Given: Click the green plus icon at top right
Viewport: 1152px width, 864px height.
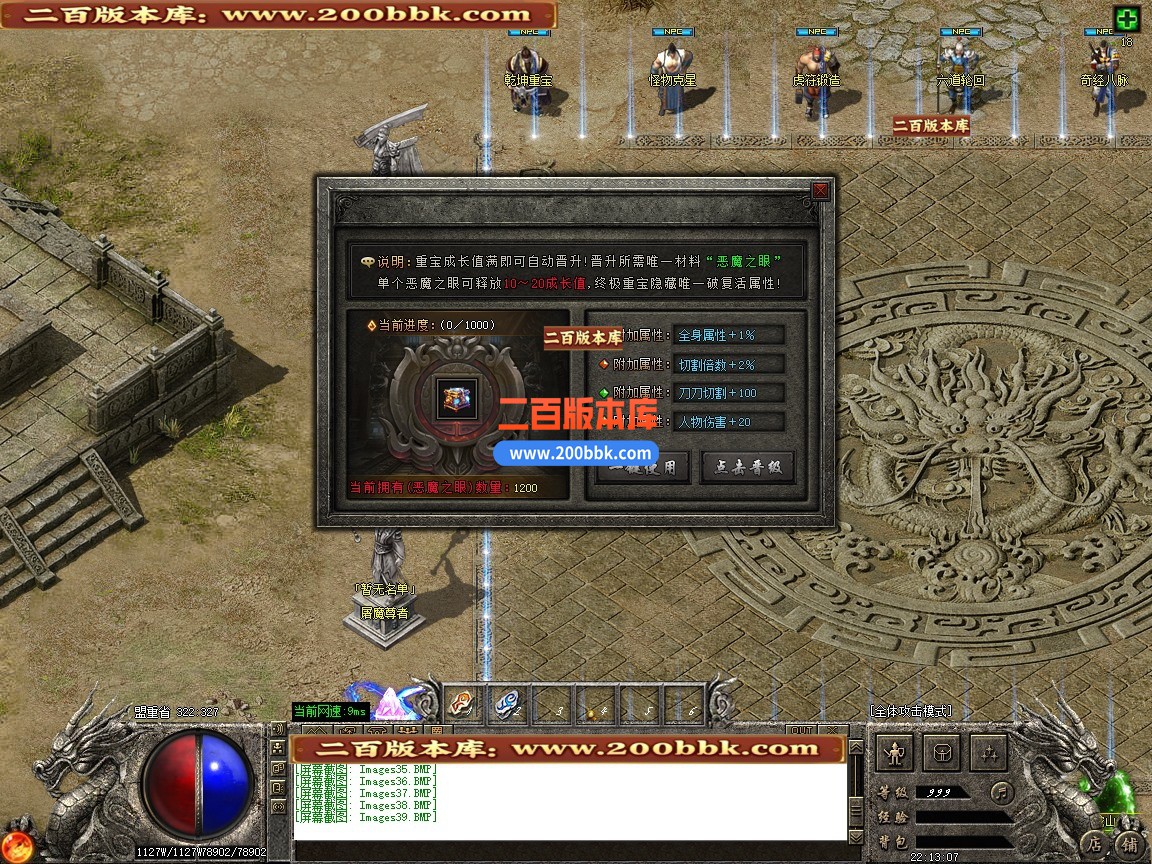Looking at the screenshot, I should click(x=1127, y=19).
